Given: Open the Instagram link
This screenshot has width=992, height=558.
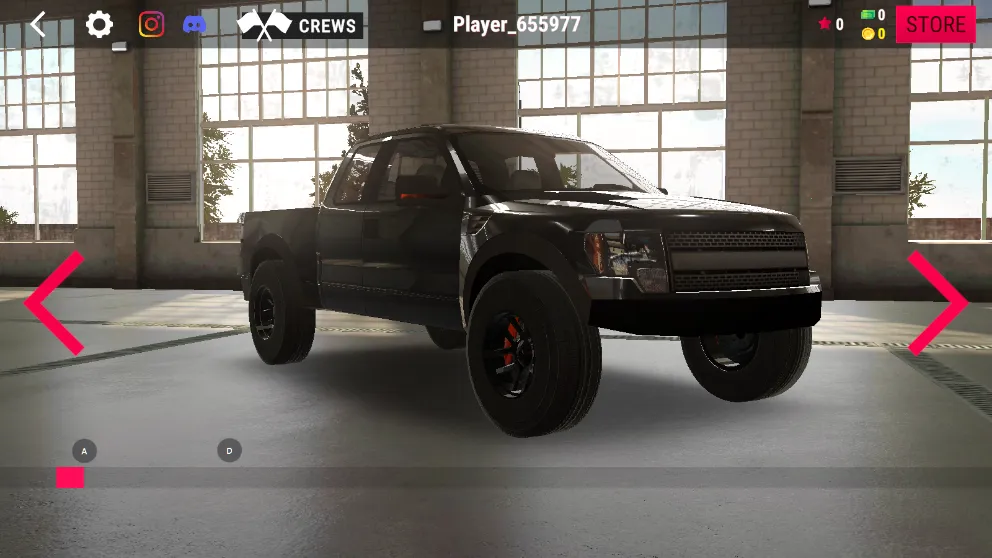Looking at the screenshot, I should tap(151, 24).
